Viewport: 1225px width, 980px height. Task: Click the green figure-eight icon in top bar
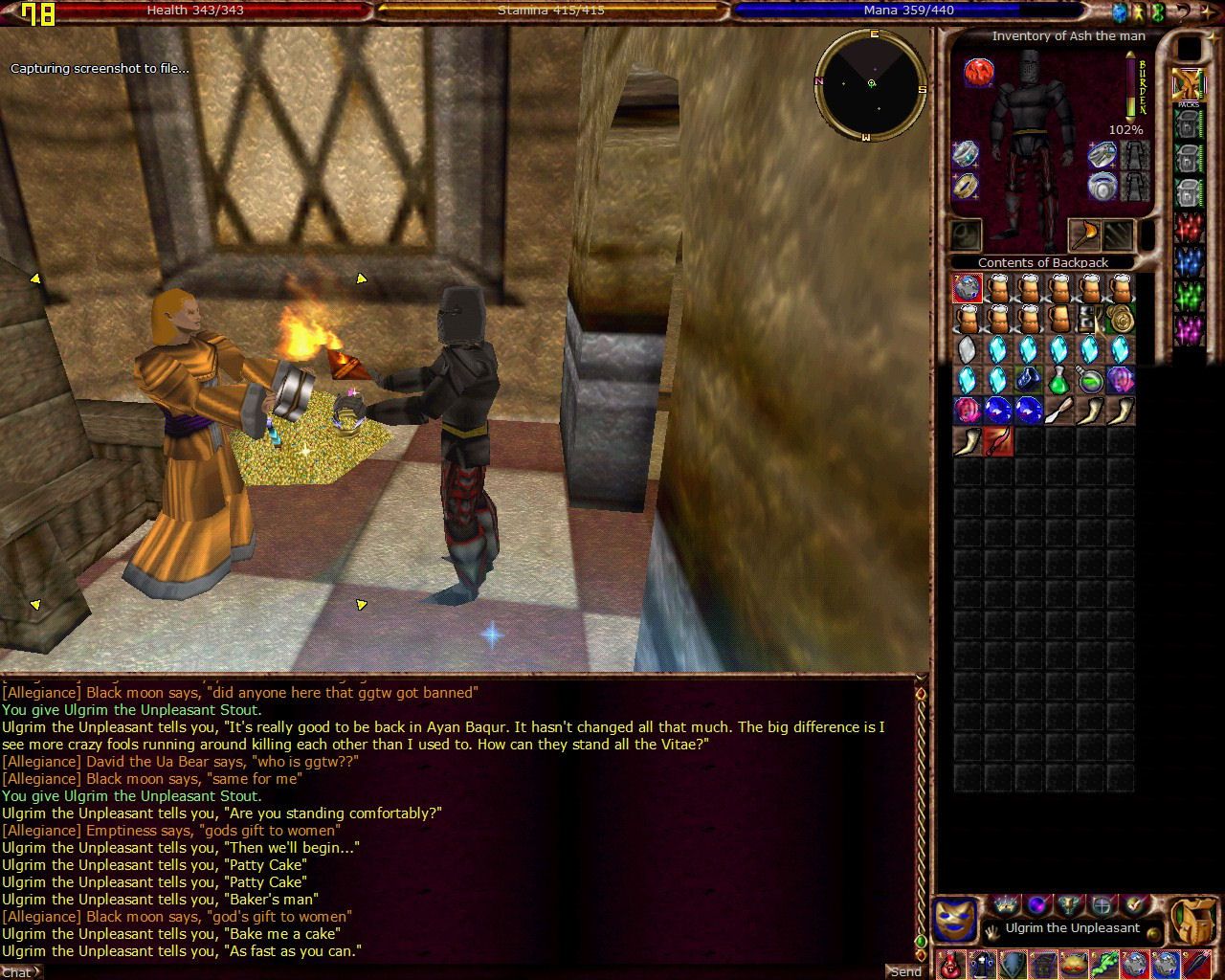pos(1157,12)
